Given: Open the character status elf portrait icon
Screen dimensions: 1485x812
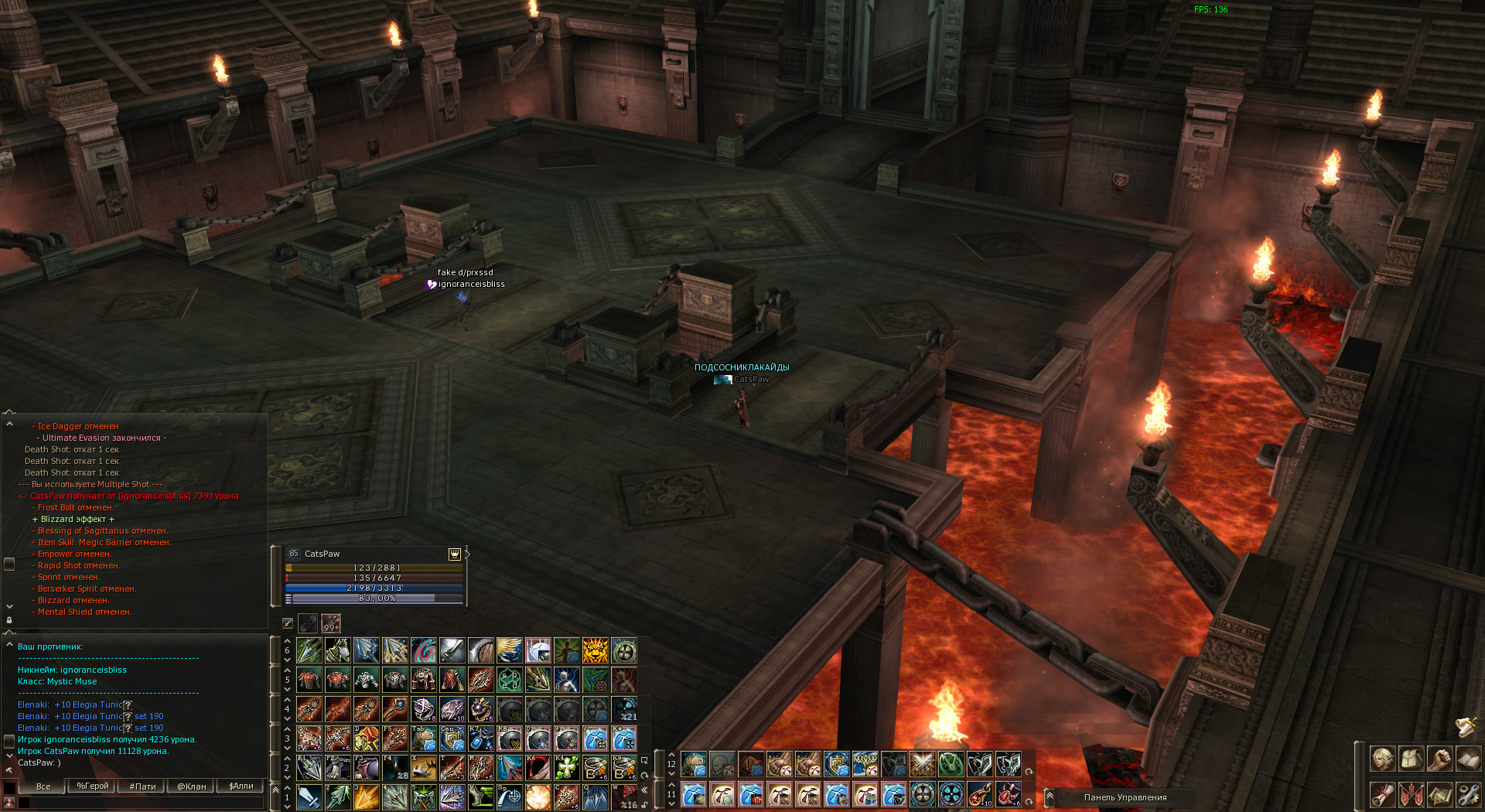Looking at the screenshot, I should (x=1382, y=759).
